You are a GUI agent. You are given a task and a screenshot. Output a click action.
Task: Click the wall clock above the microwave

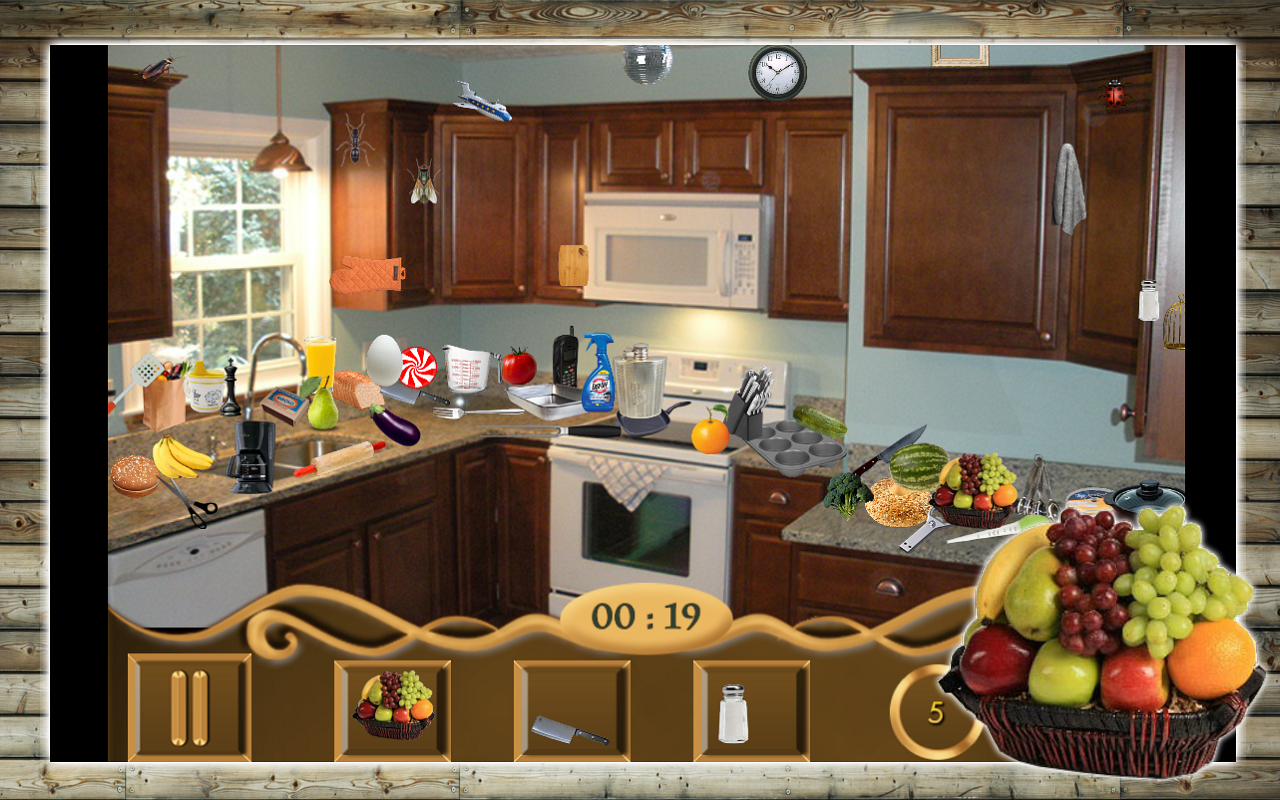click(776, 71)
